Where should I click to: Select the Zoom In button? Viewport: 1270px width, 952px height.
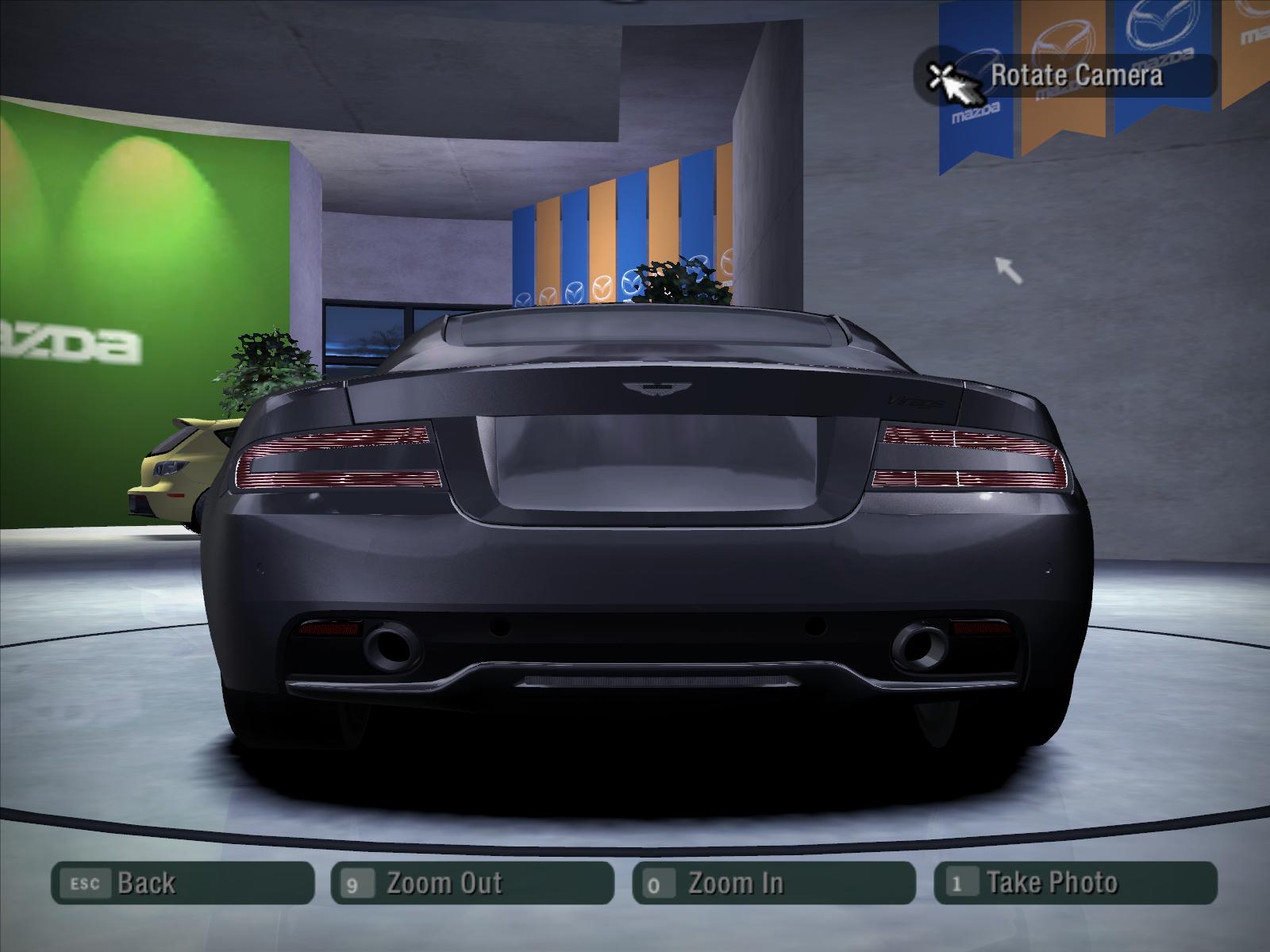[x=773, y=882]
